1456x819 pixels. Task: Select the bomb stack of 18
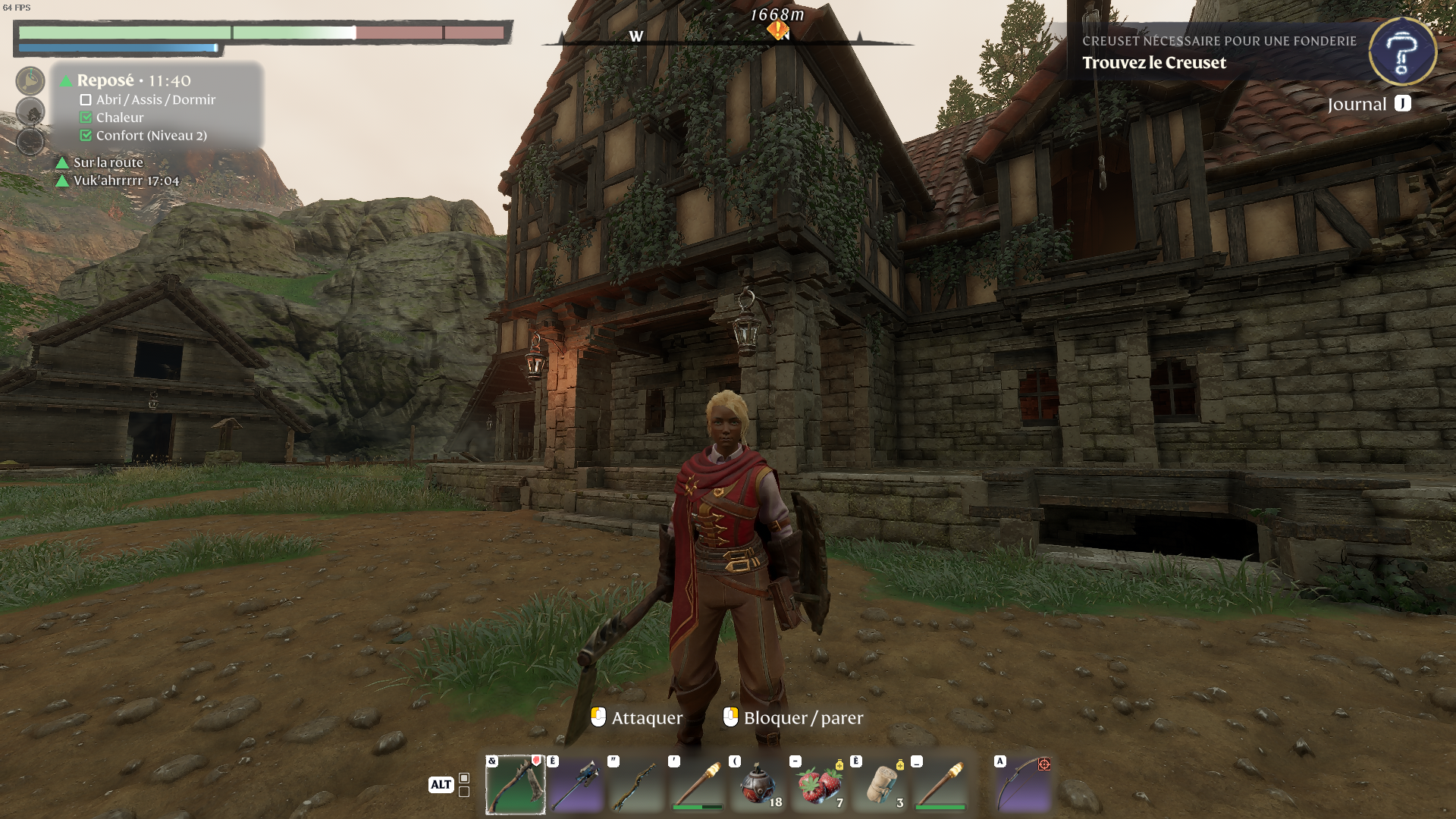(x=758, y=785)
